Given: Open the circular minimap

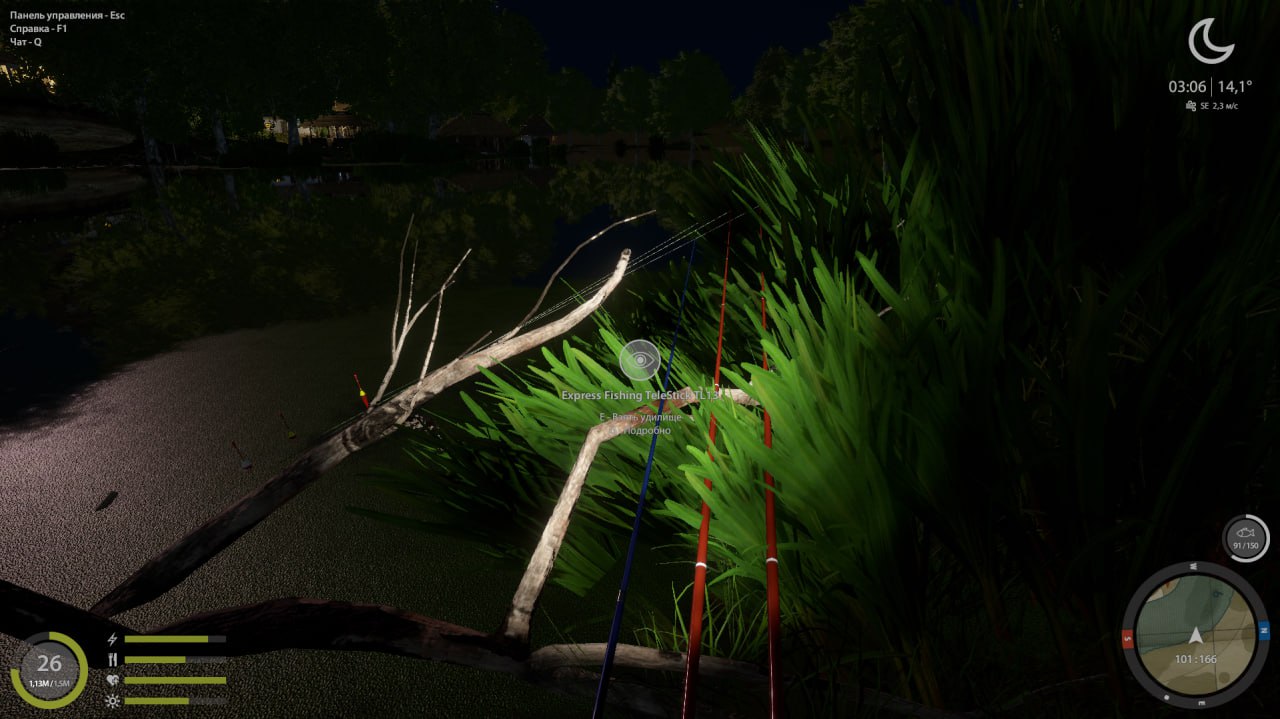Looking at the screenshot, I should pyautogui.click(x=1195, y=635).
